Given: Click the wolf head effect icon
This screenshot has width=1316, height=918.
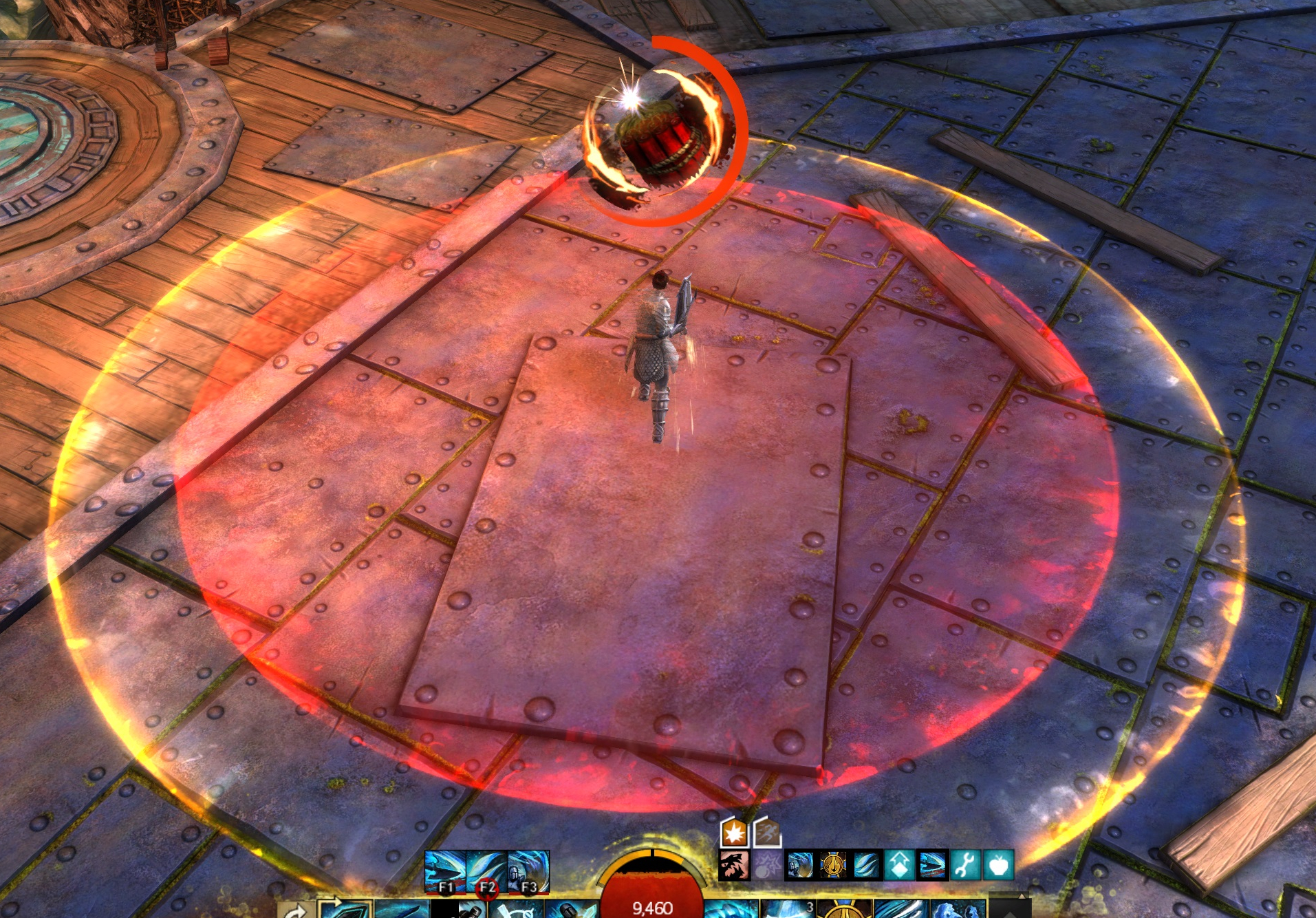Looking at the screenshot, I should [x=733, y=866].
